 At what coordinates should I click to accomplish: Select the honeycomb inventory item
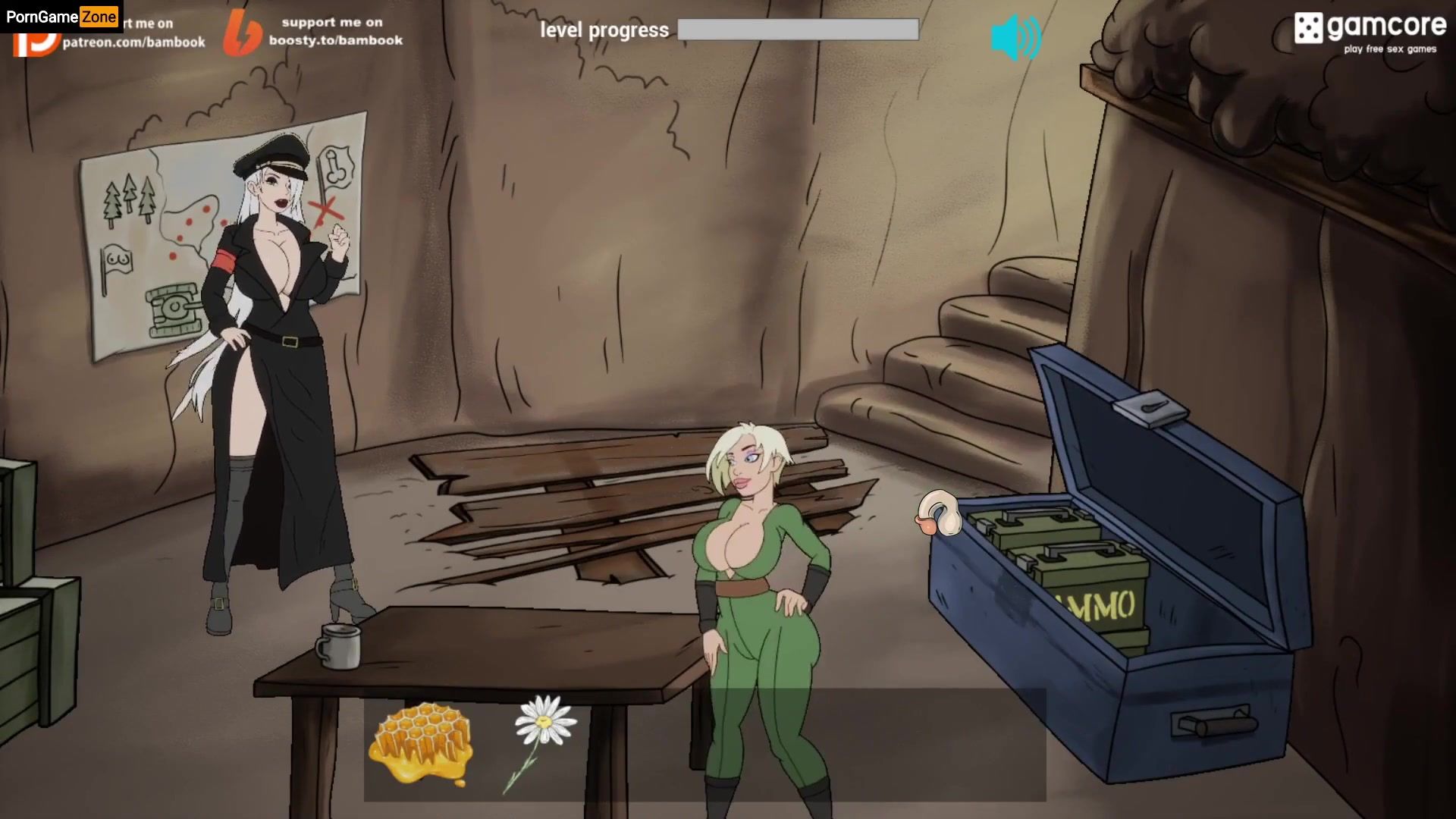tap(421, 742)
